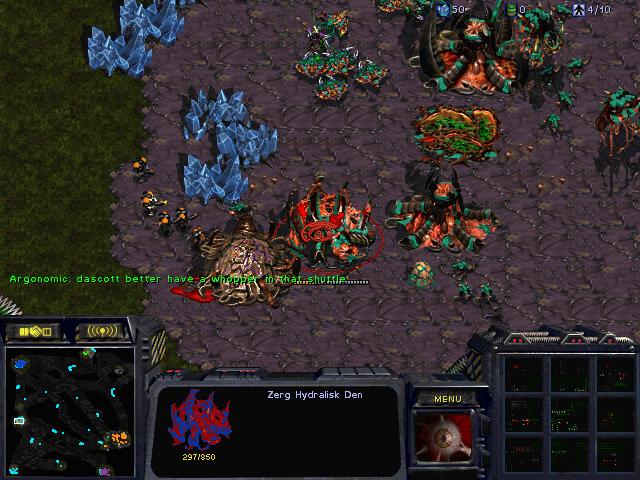The image size is (640, 480).
Task: Click the minimap to move the camera
Action: point(70,409)
